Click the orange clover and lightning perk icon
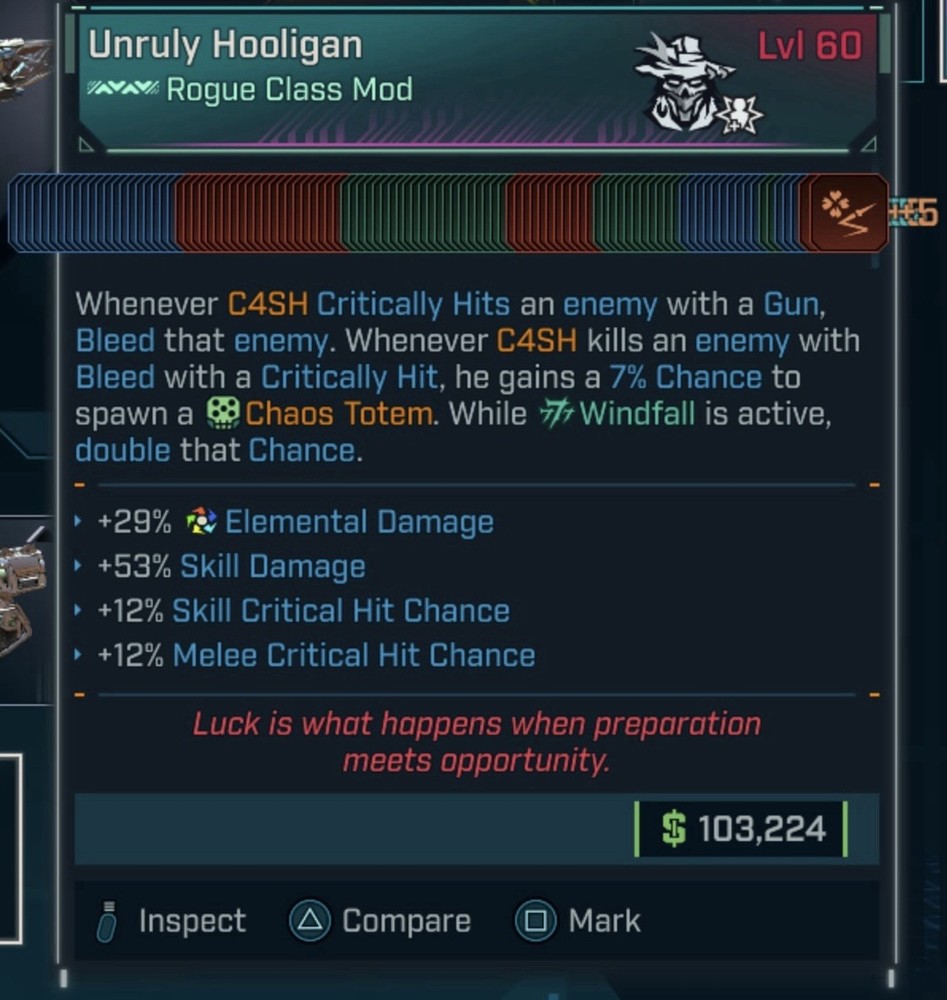947x1000 pixels. coord(847,212)
